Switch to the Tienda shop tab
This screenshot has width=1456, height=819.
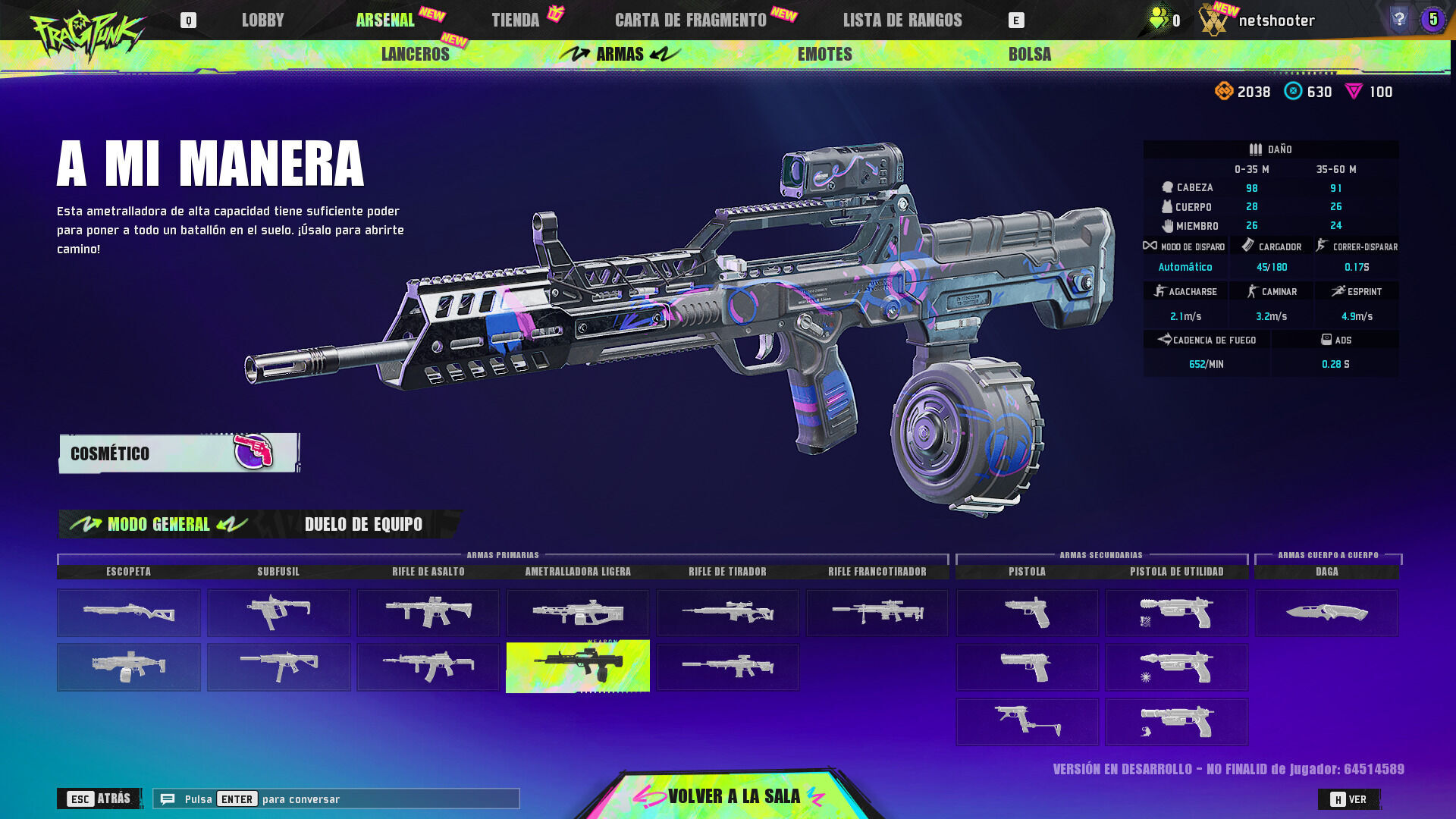tap(516, 20)
